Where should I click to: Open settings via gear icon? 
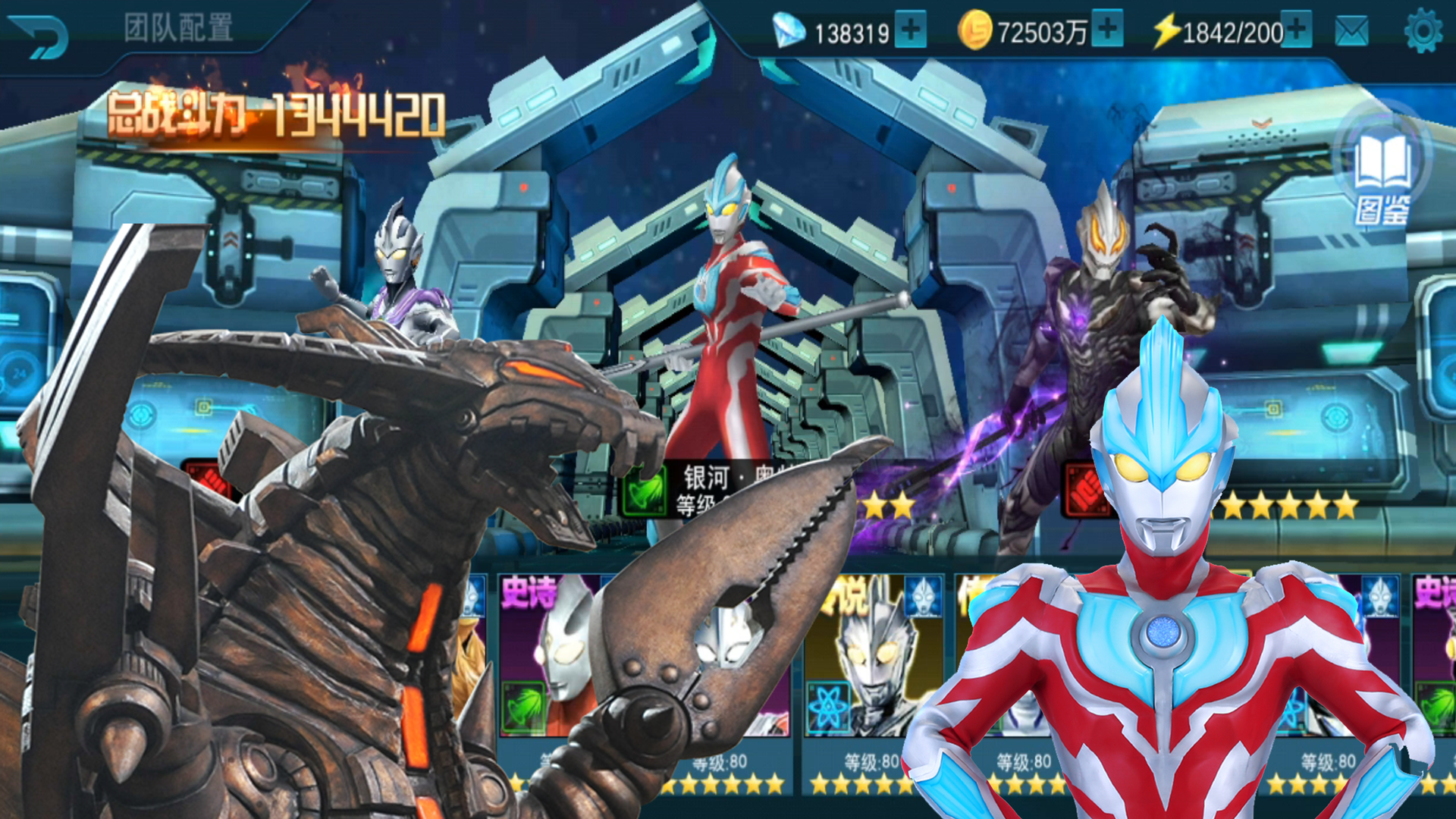[1422, 32]
